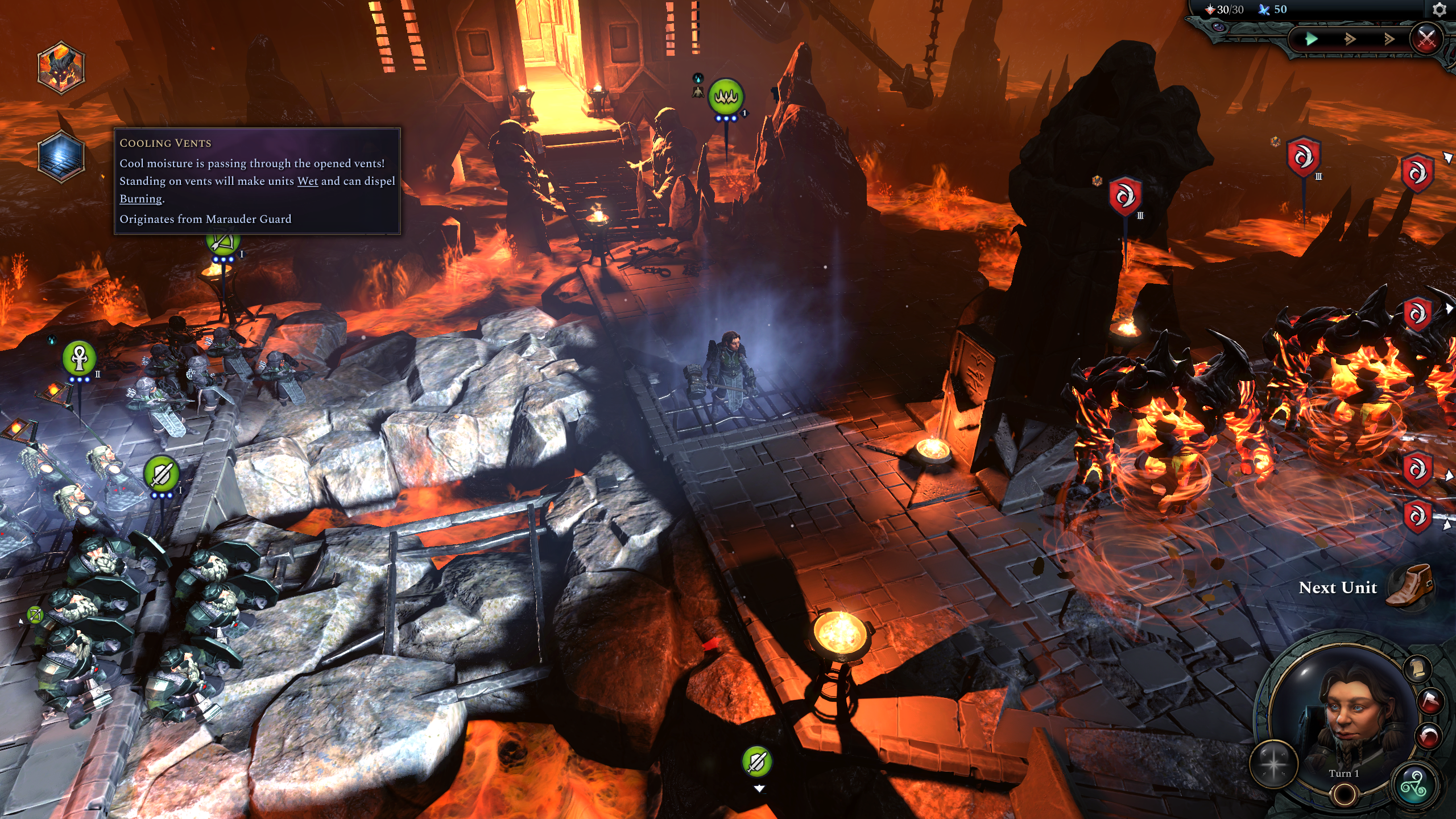Viewport: 1456px width, 819px height.
Task: Select the green claw unit marker
Action: [x=726, y=97]
